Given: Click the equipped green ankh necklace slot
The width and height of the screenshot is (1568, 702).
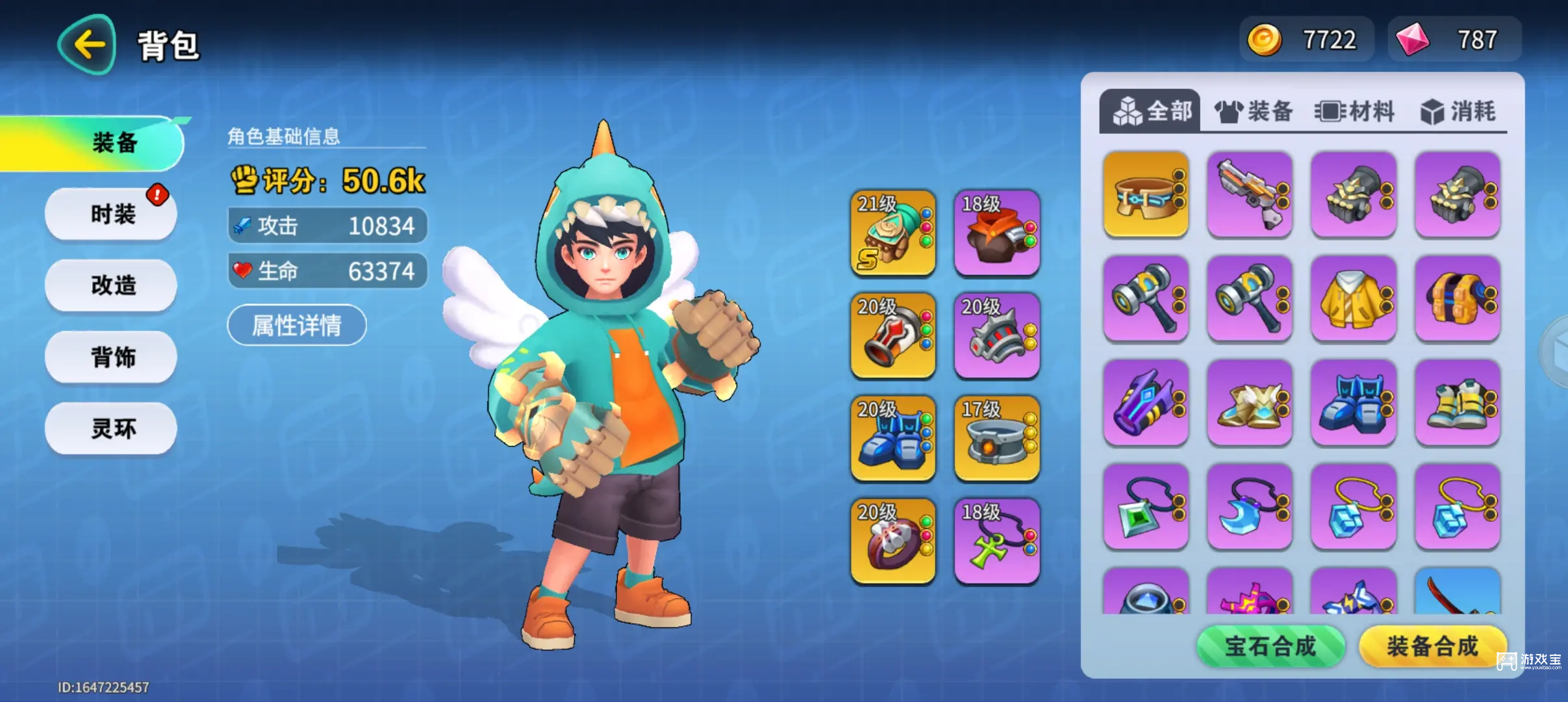Looking at the screenshot, I should click(x=997, y=541).
